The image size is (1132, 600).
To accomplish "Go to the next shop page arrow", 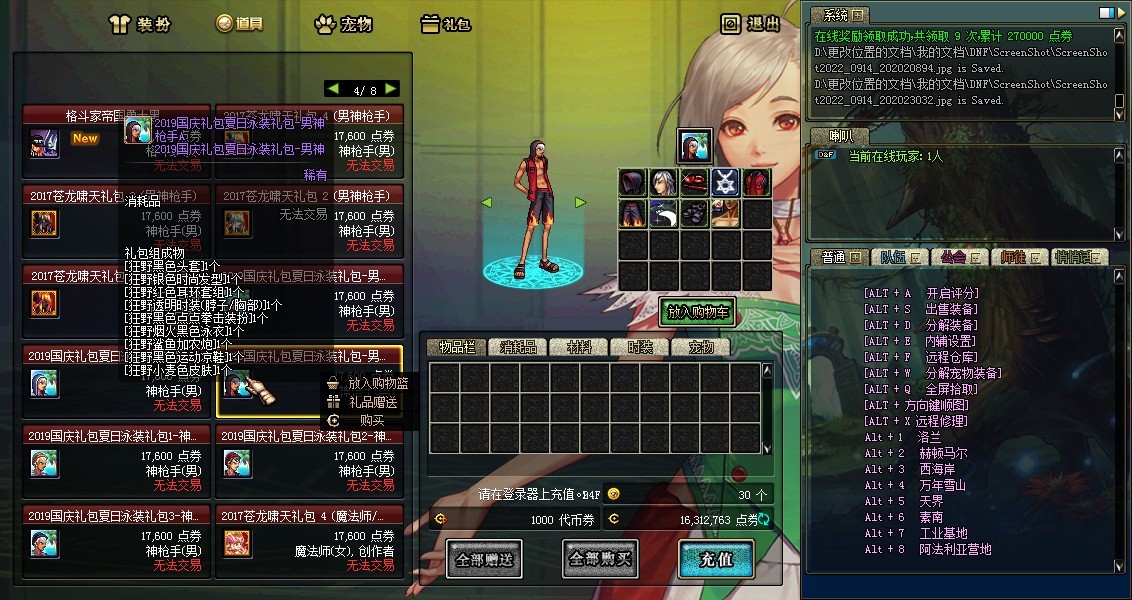I will pyautogui.click(x=390, y=89).
